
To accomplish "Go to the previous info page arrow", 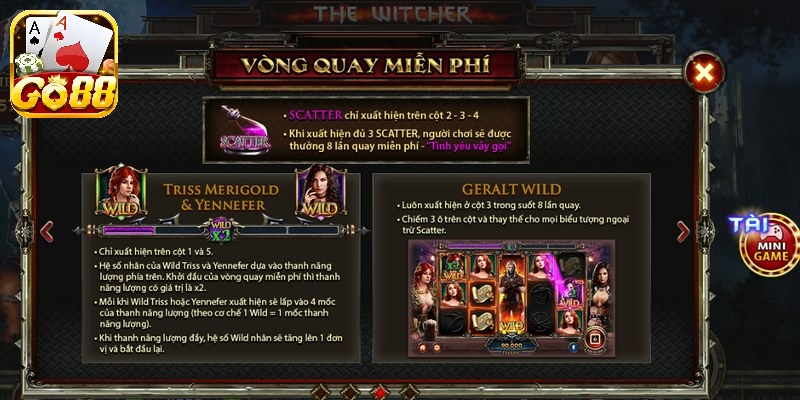I will 45,231.
